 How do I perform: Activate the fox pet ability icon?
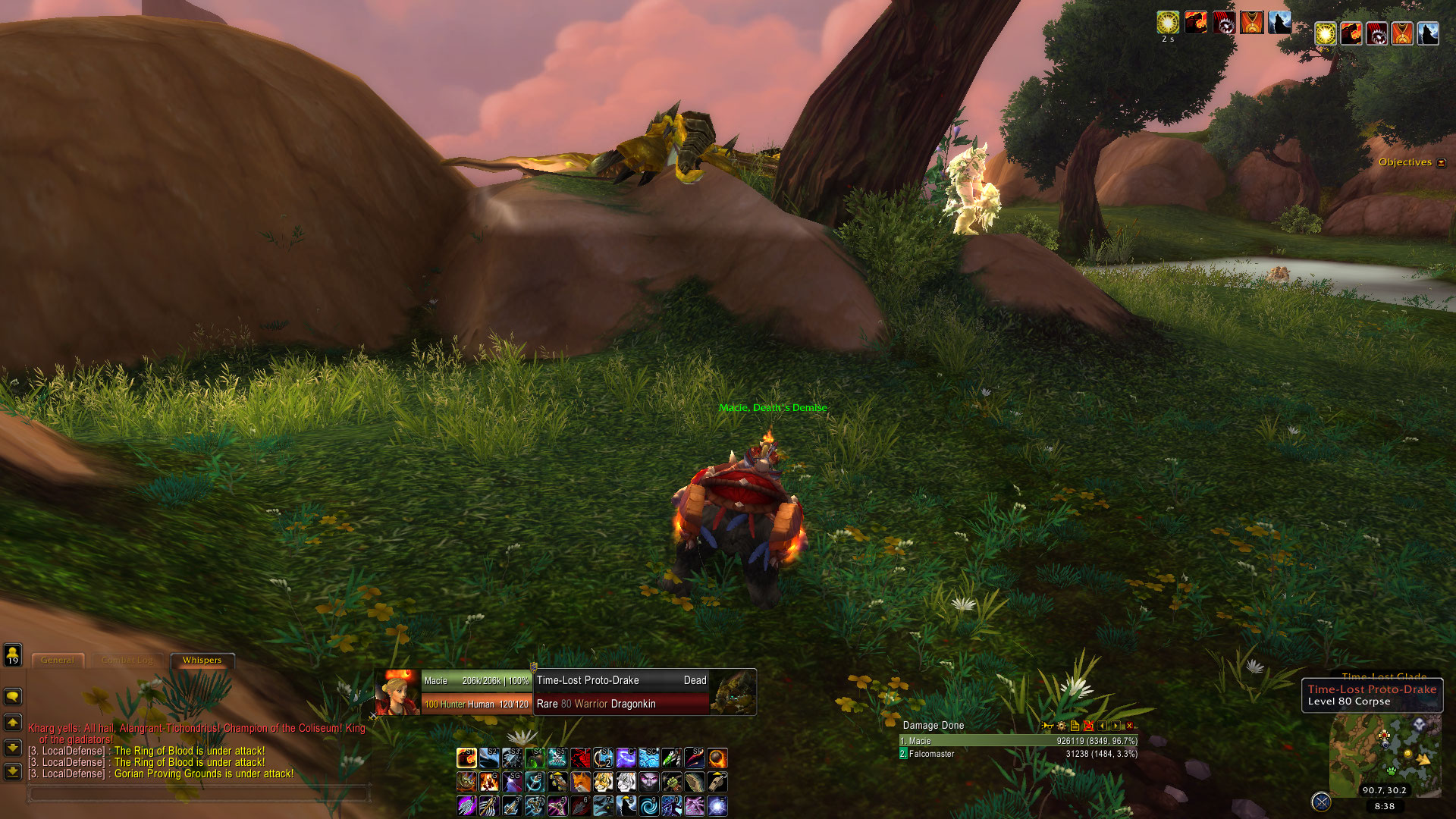[580, 782]
